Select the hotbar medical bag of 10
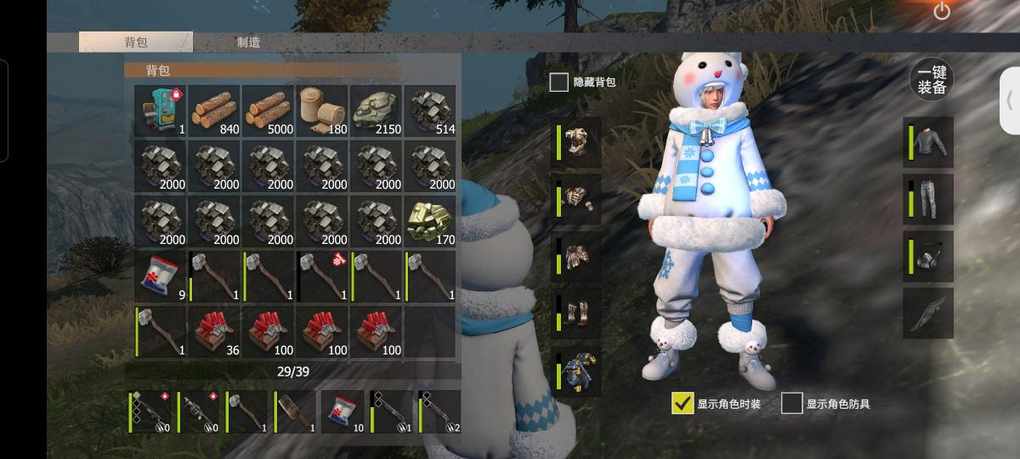 [x=342, y=410]
